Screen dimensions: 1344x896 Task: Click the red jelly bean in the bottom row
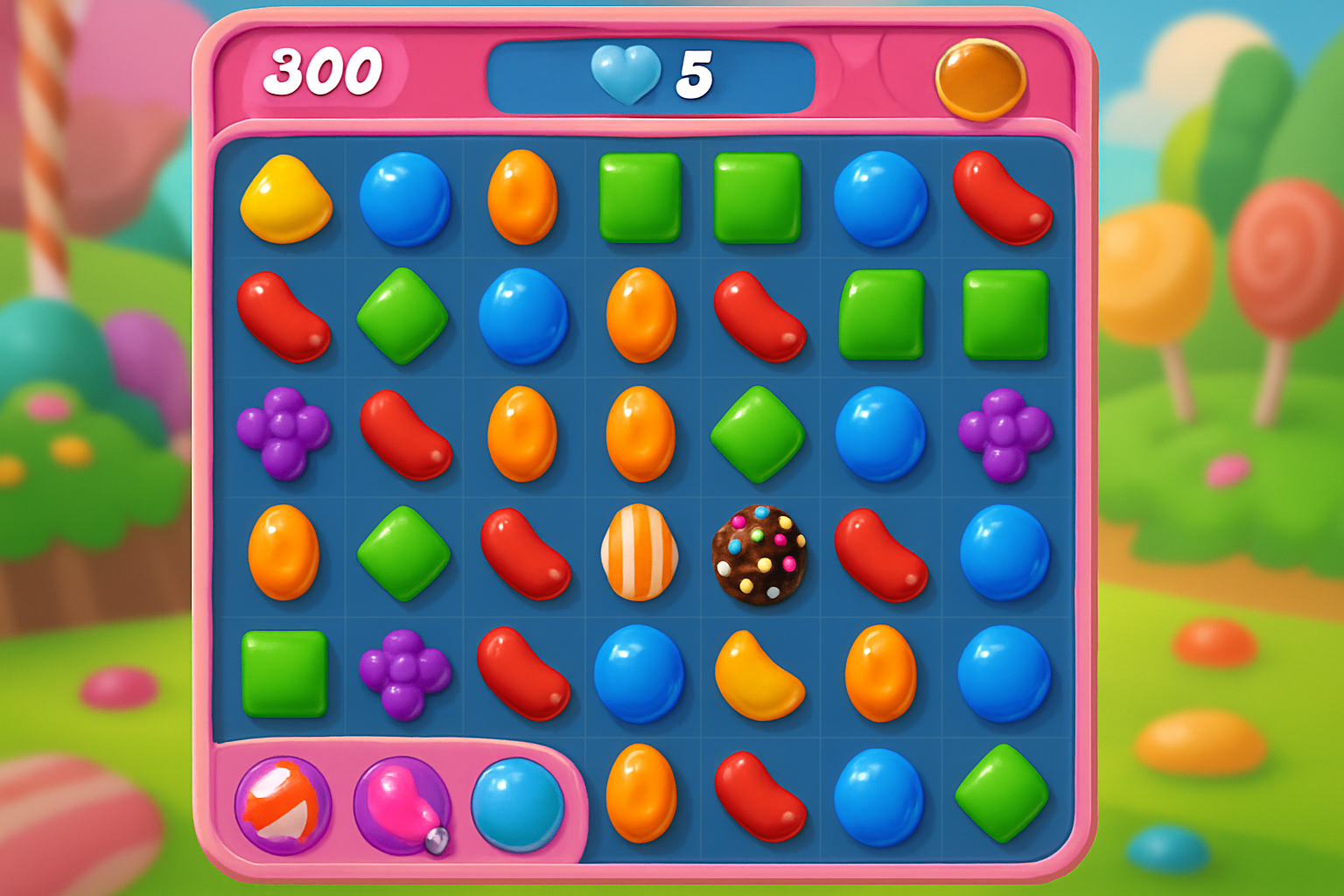point(759,796)
